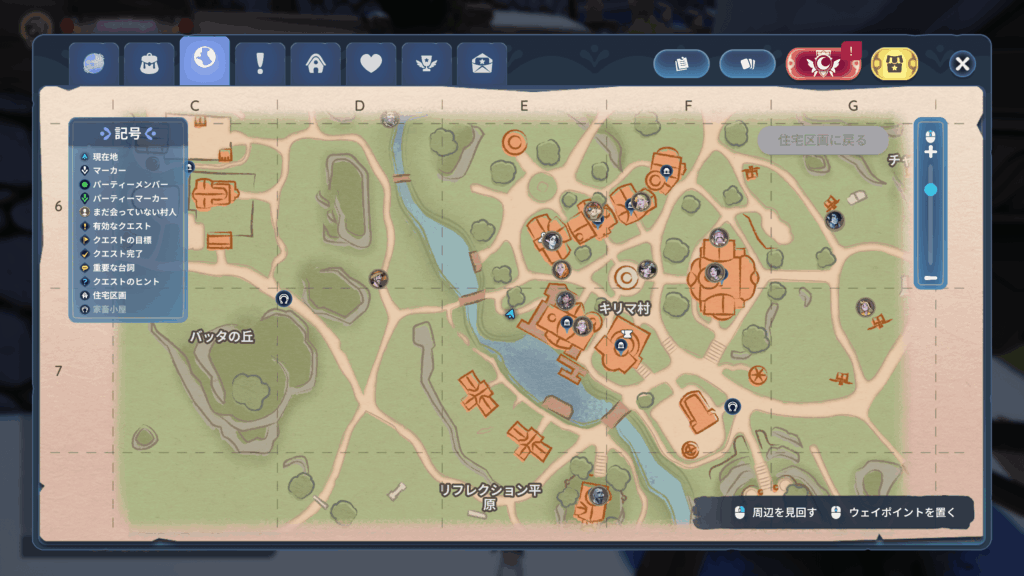Open the mail envelope tab
1024x576 pixels.
pyautogui.click(x=482, y=64)
